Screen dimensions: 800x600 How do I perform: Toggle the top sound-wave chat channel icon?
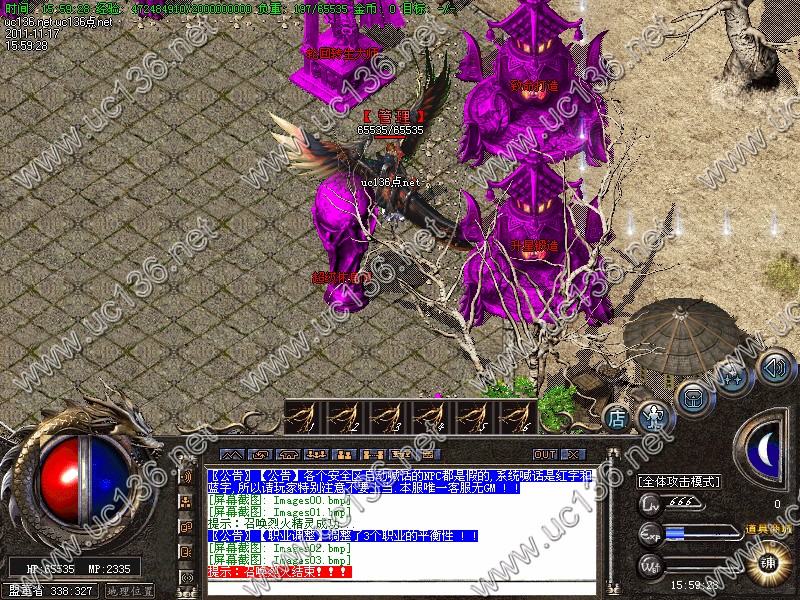[x=186, y=476]
